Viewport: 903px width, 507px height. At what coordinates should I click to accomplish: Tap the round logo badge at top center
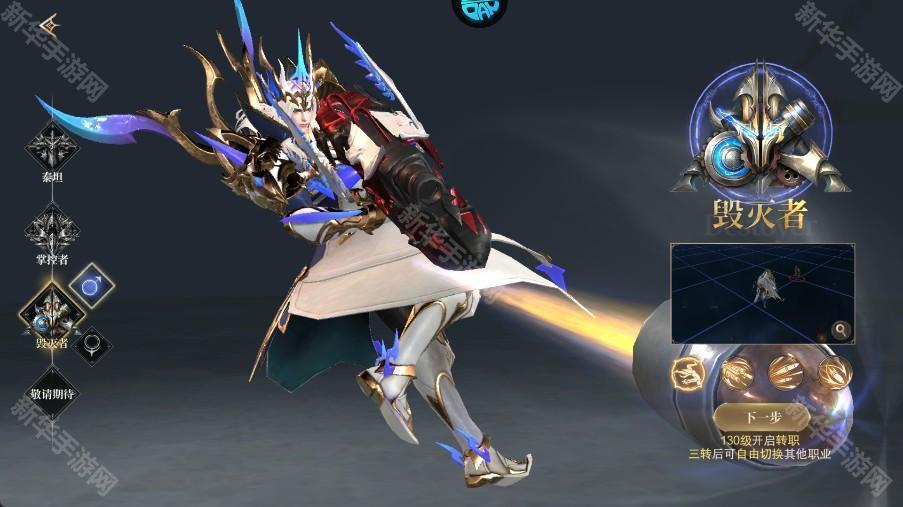click(x=479, y=10)
